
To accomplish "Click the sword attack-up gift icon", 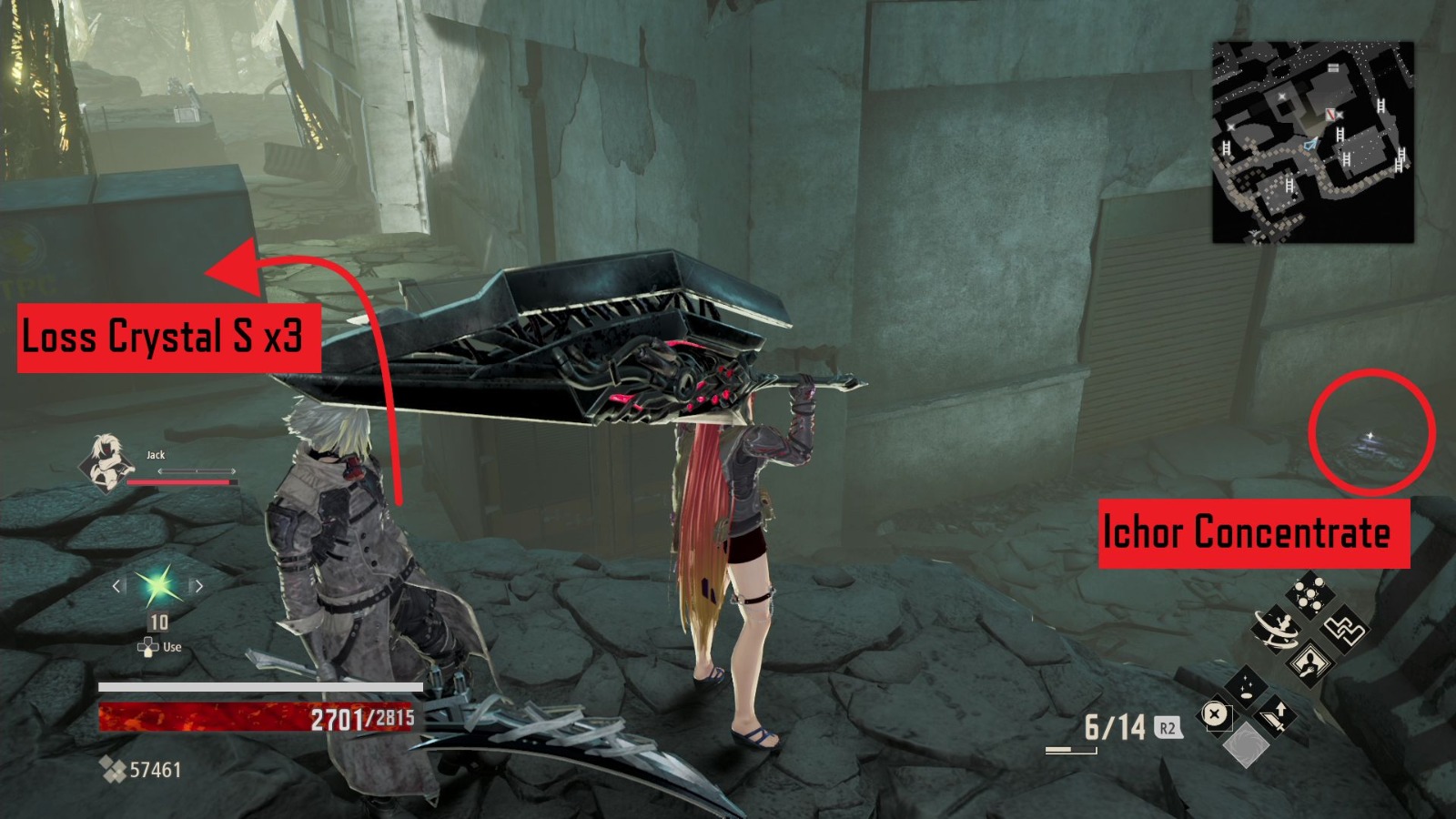I will (1277, 718).
